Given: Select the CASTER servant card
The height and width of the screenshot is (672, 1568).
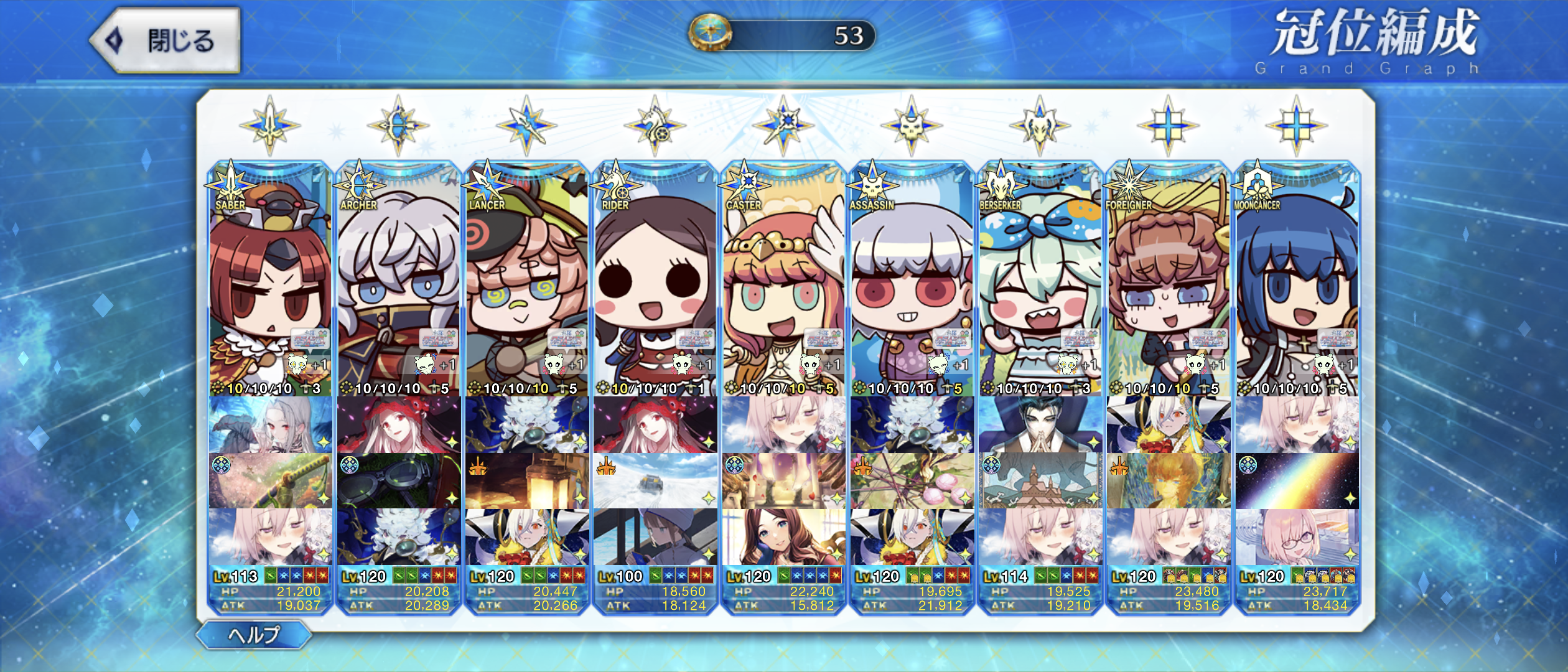Looking at the screenshot, I should [783, 280].
